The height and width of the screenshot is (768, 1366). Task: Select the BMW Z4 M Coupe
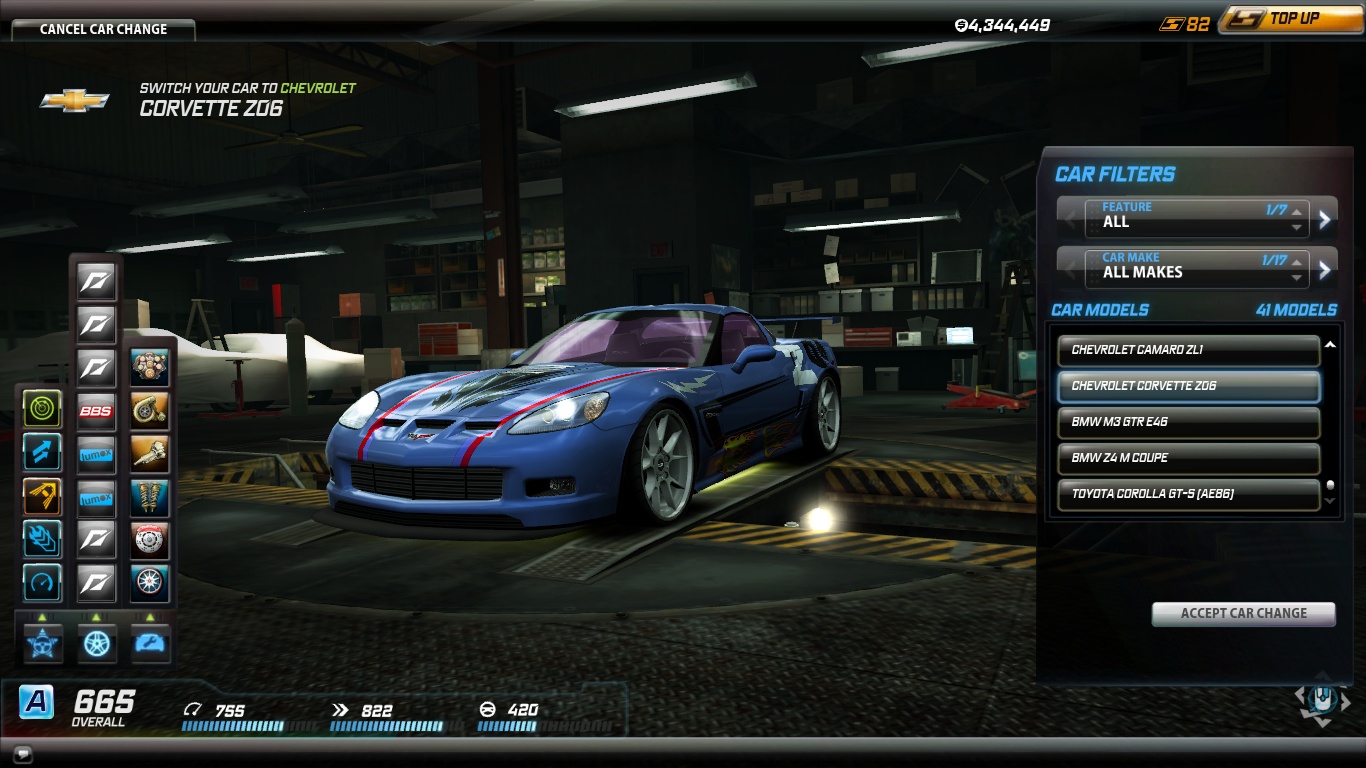(1188, 458)
